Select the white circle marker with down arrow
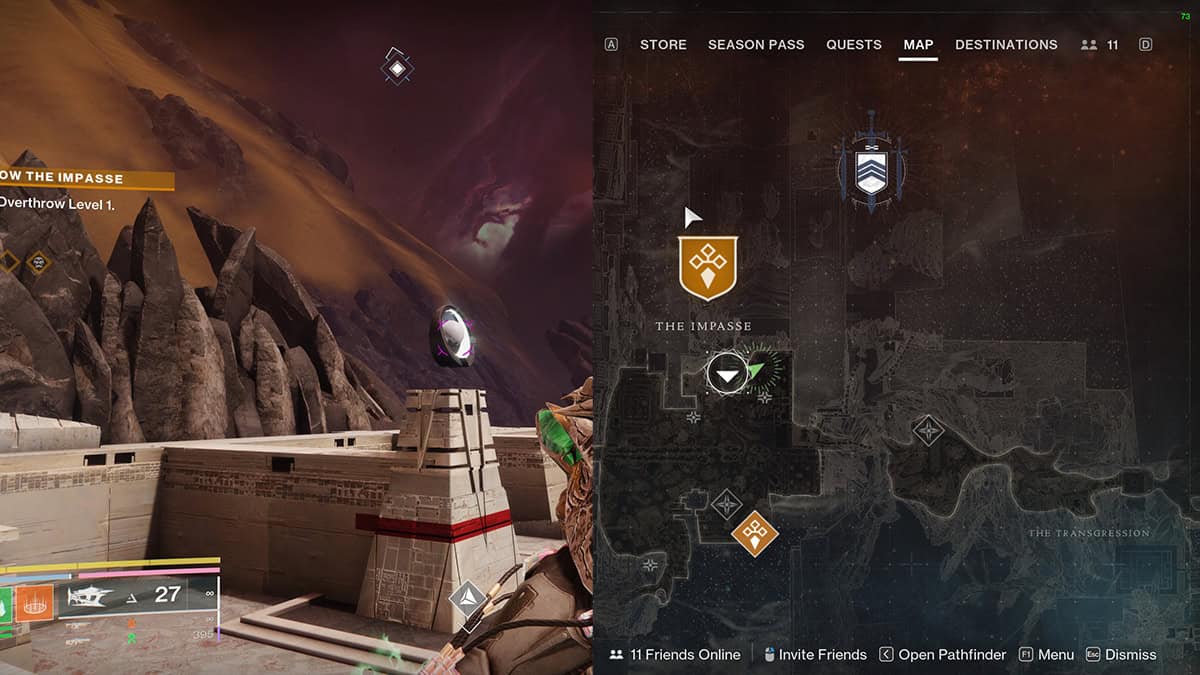1200x675 pixels. click(727, 374)
